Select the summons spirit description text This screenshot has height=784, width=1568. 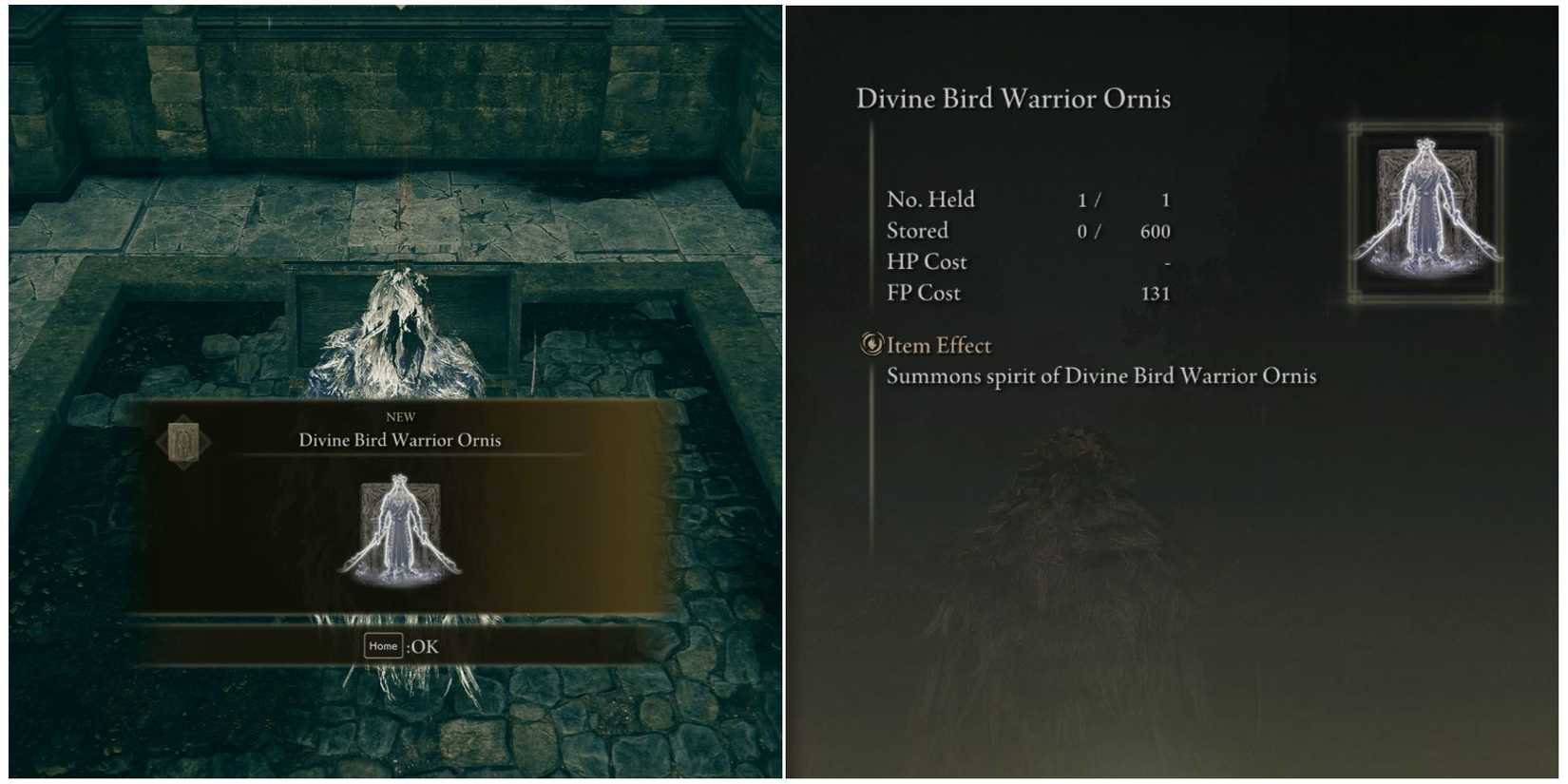(x=1102, y=376)
